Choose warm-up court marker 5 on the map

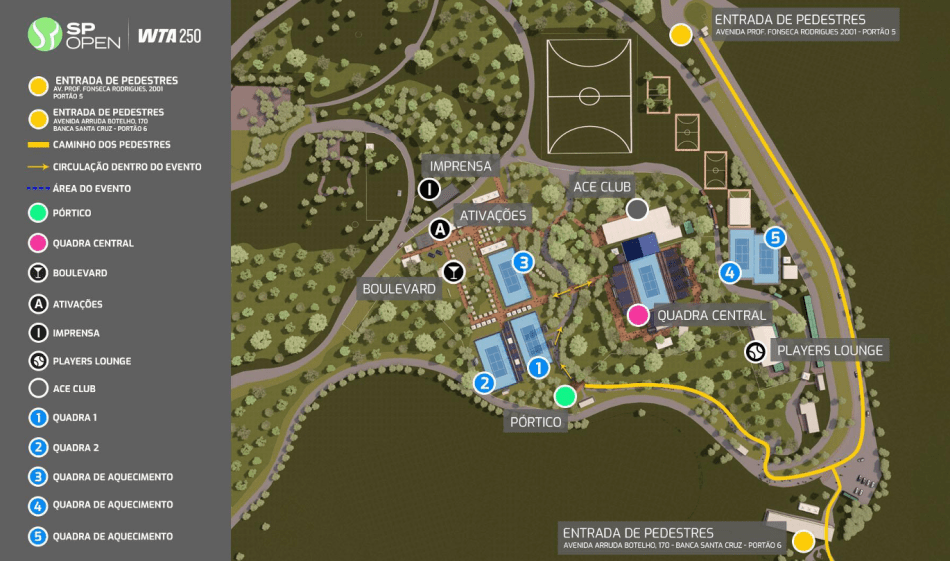tap(775, 238)
